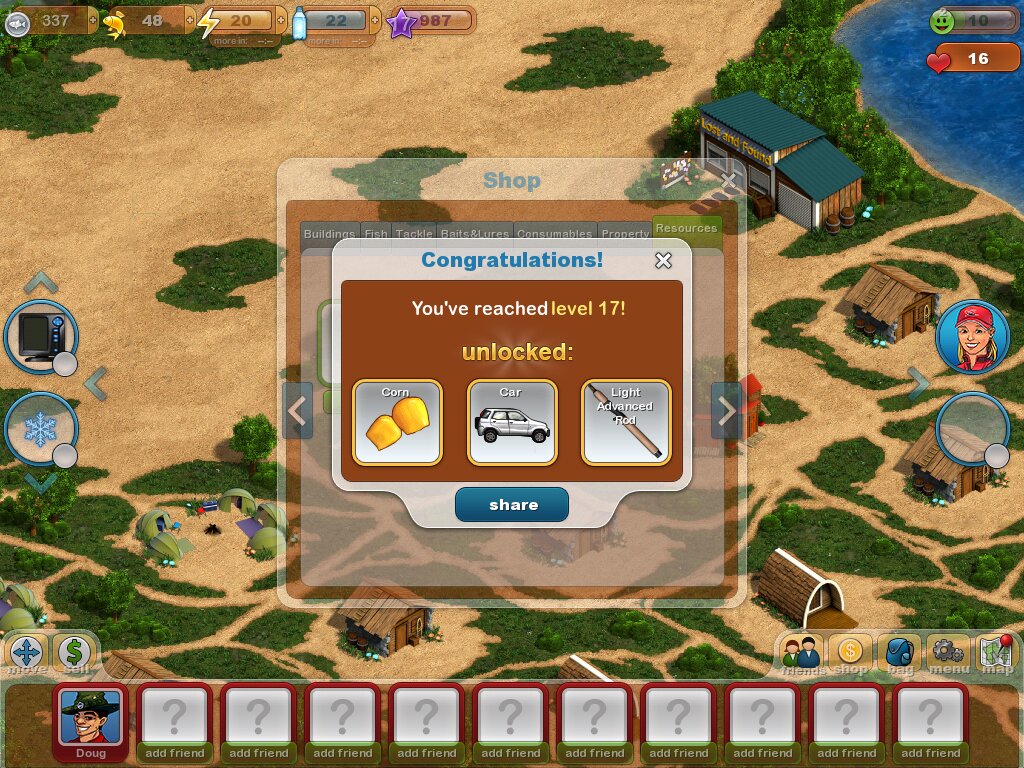Viewport: 1024px width, 768px height.
Task: Share the level 17 achievement
Action: tap(512, 505)
